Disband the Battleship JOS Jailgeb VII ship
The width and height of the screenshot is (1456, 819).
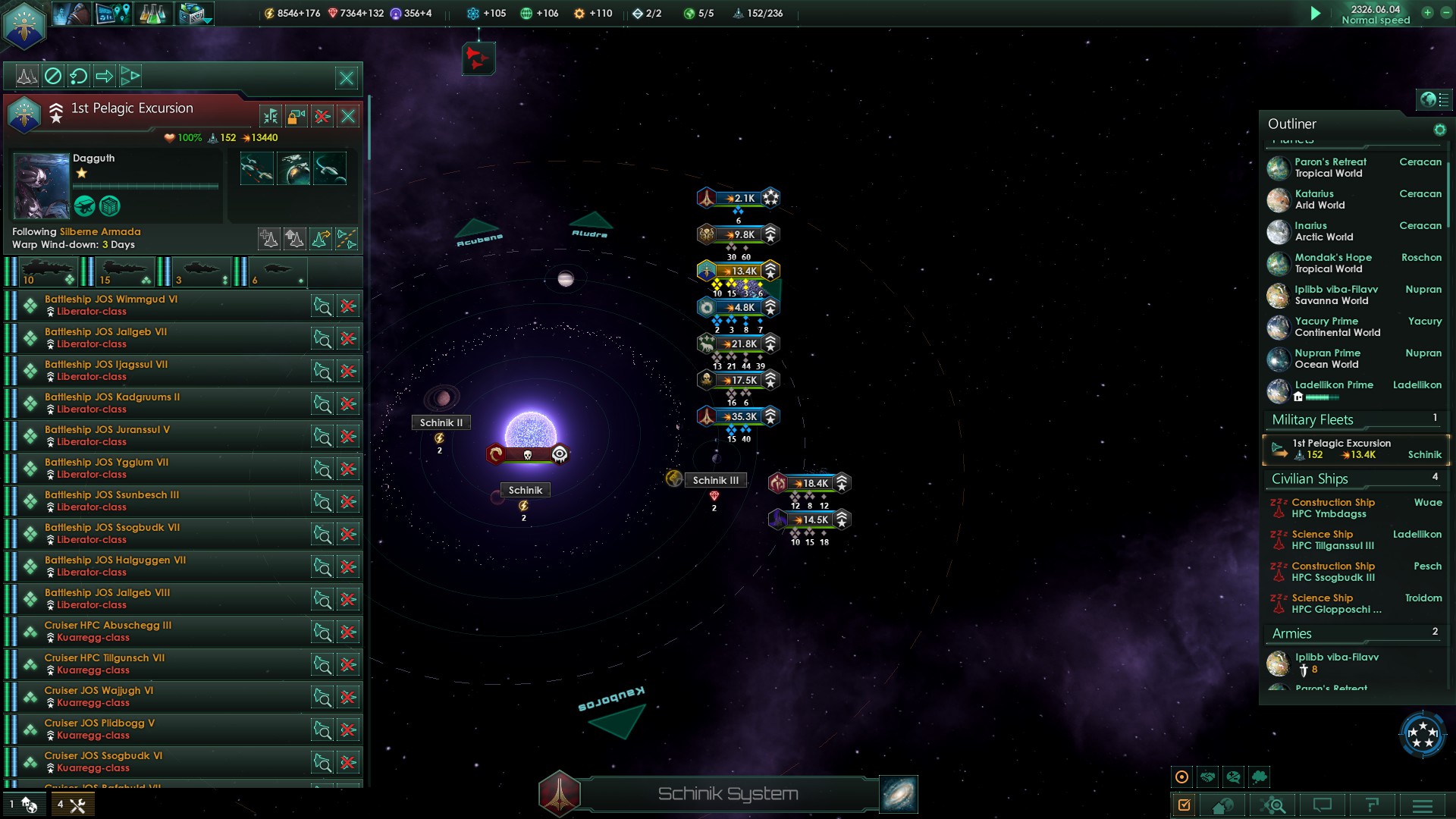[x=348, y=339]
